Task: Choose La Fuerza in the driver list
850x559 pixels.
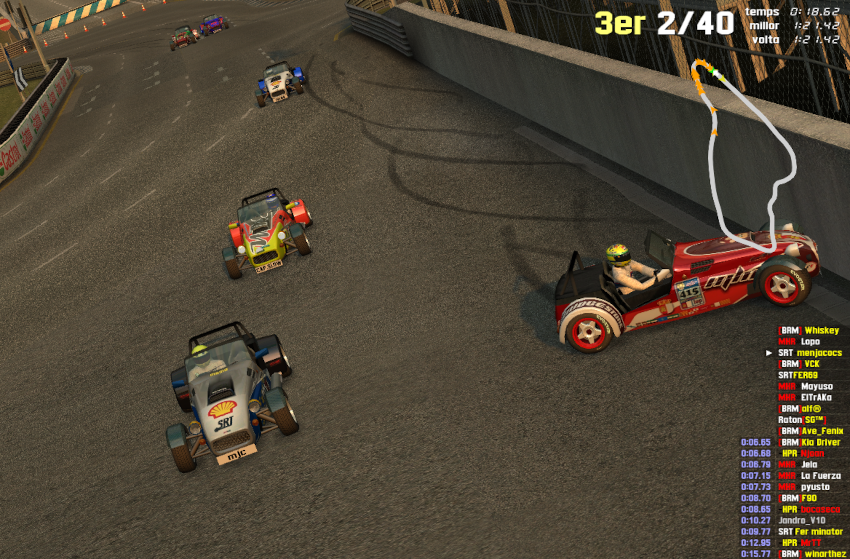Action: tap(821, 475)
